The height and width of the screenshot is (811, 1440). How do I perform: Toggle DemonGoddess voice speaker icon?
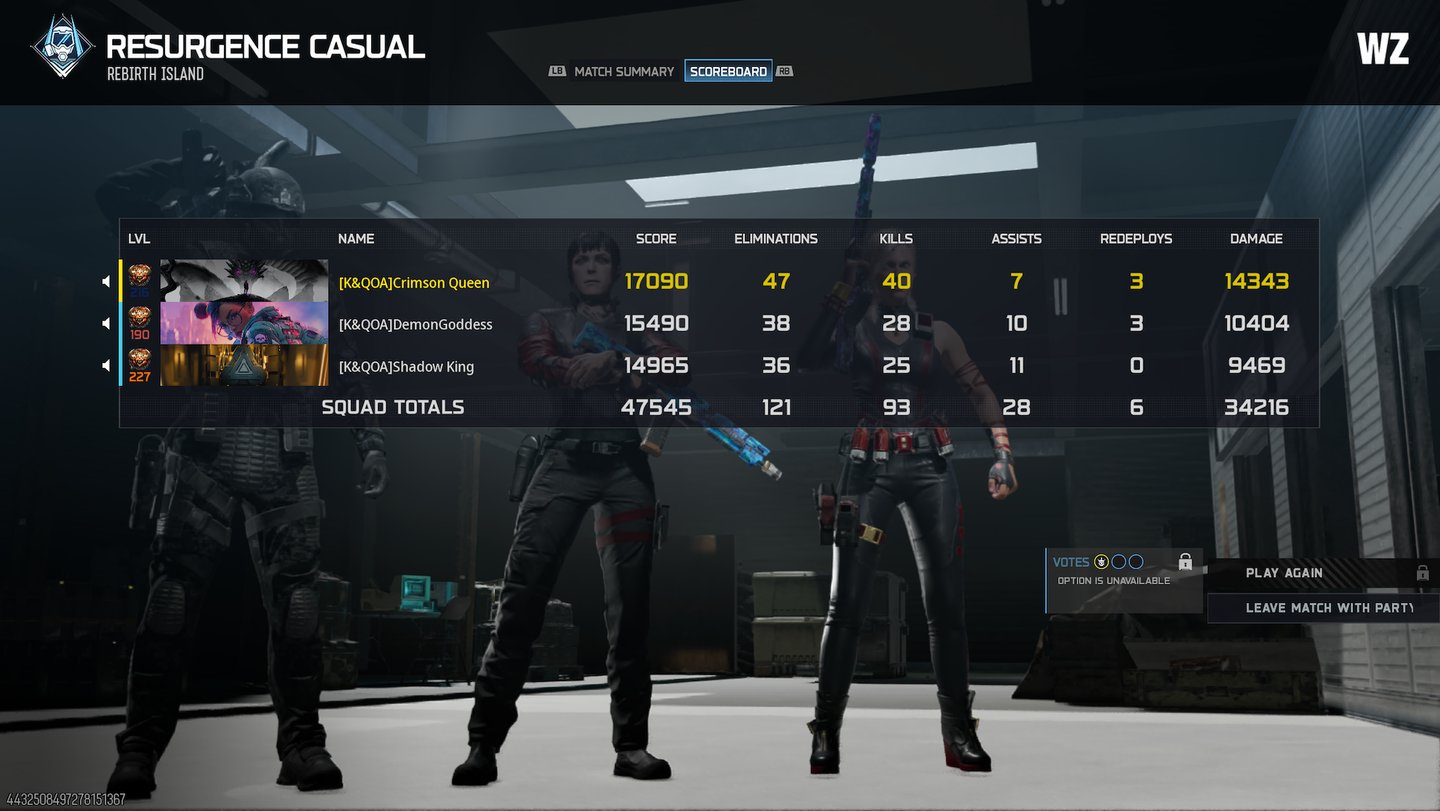pyautogui.click(x=107, y=324)
